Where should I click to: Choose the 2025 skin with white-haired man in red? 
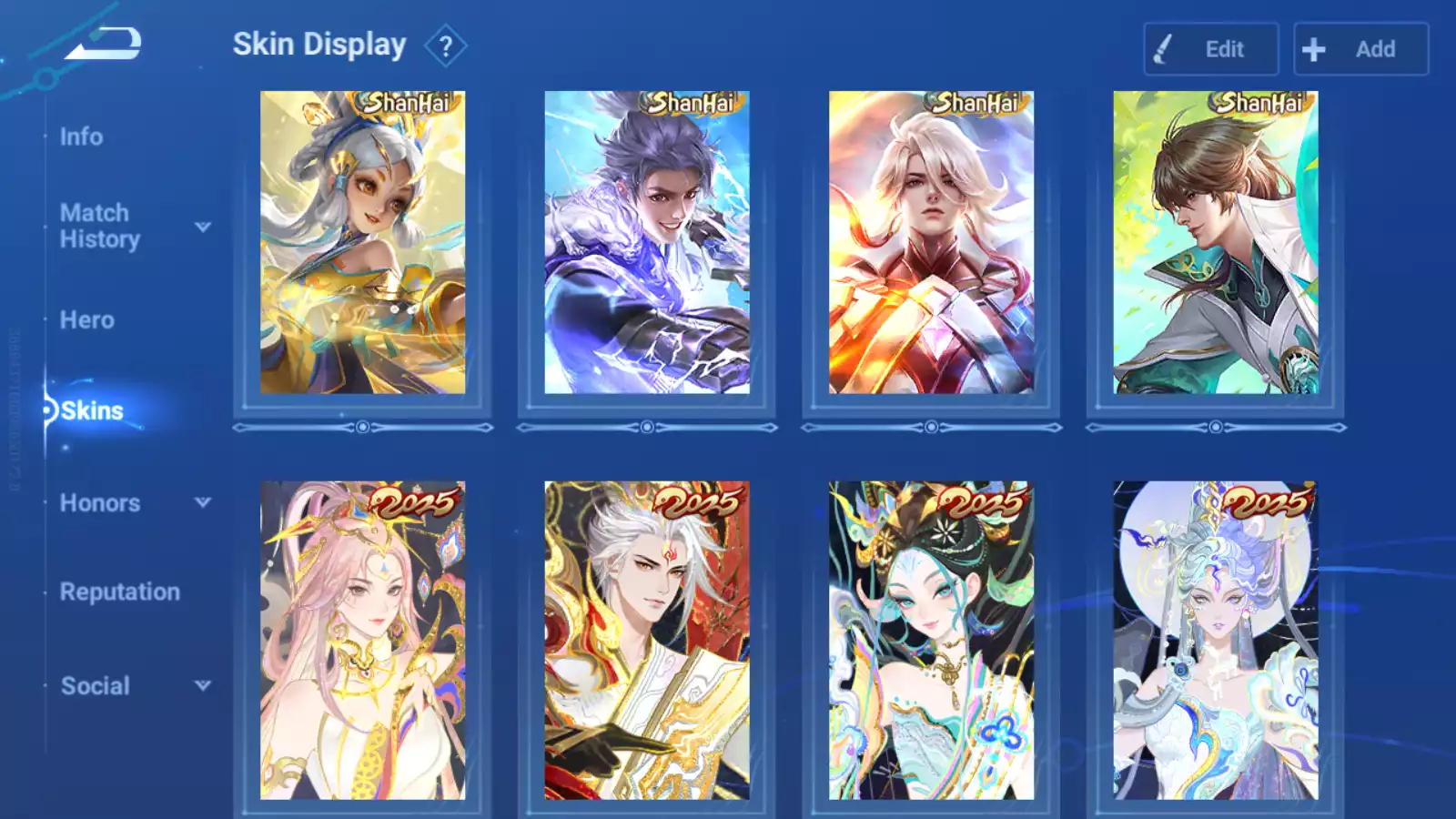coord(647,641)
